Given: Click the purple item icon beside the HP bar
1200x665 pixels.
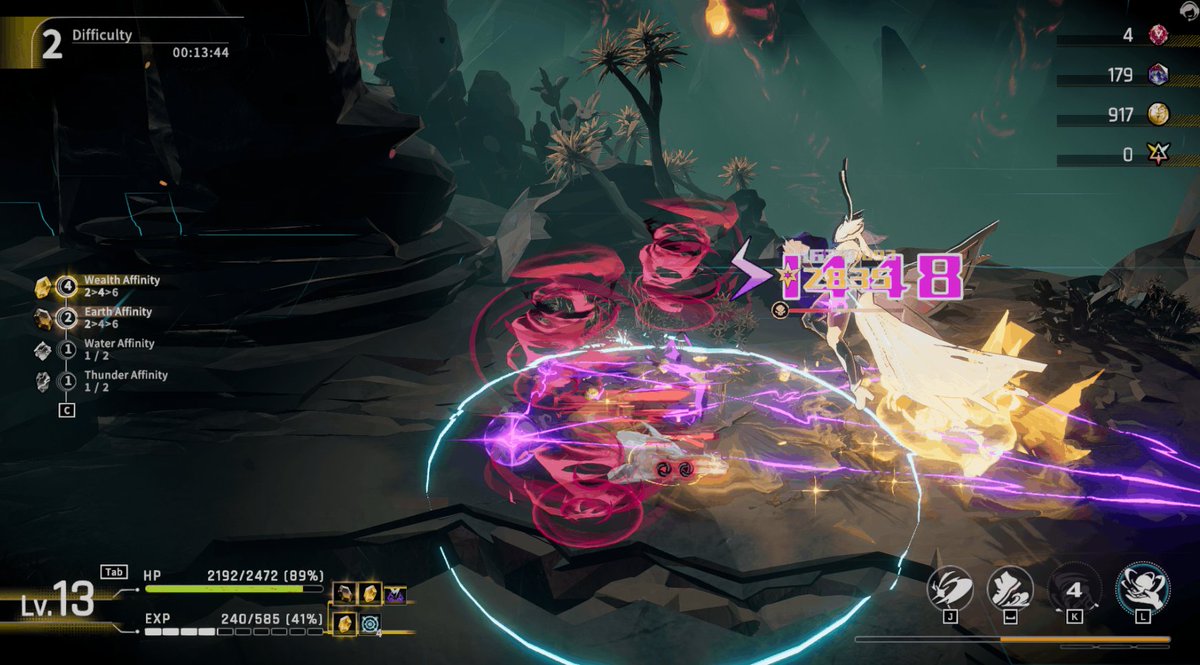Looking at the screenshot, I should pyautogui.click(x=396, y=594).
